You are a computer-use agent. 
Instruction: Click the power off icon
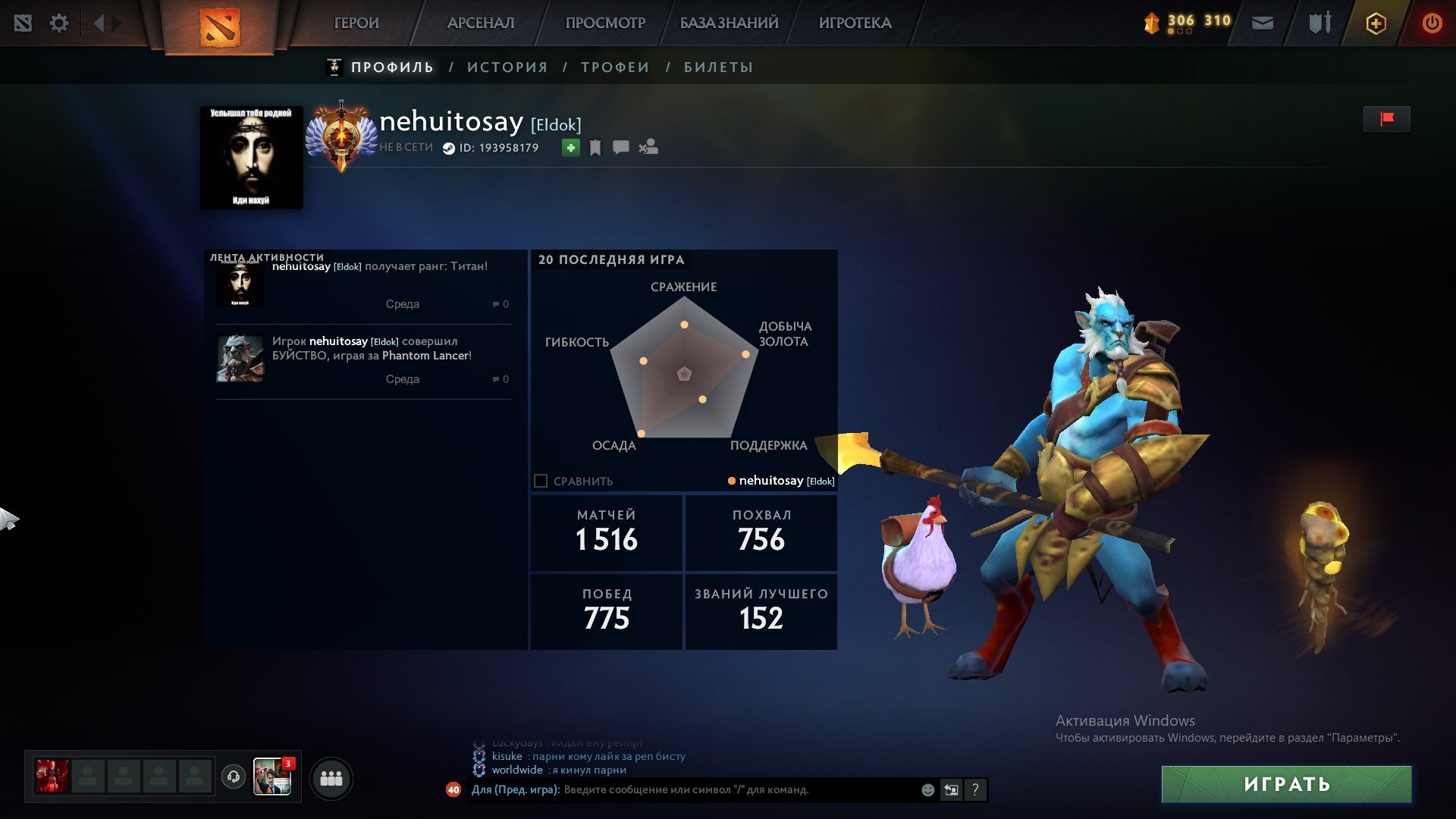[1432, 23]
